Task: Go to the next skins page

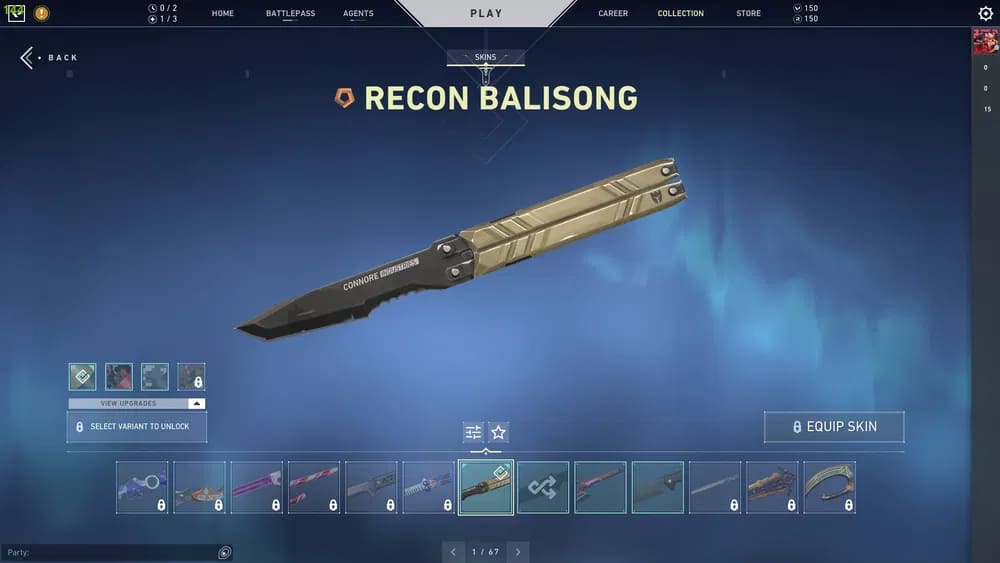Action: point(517,552)
